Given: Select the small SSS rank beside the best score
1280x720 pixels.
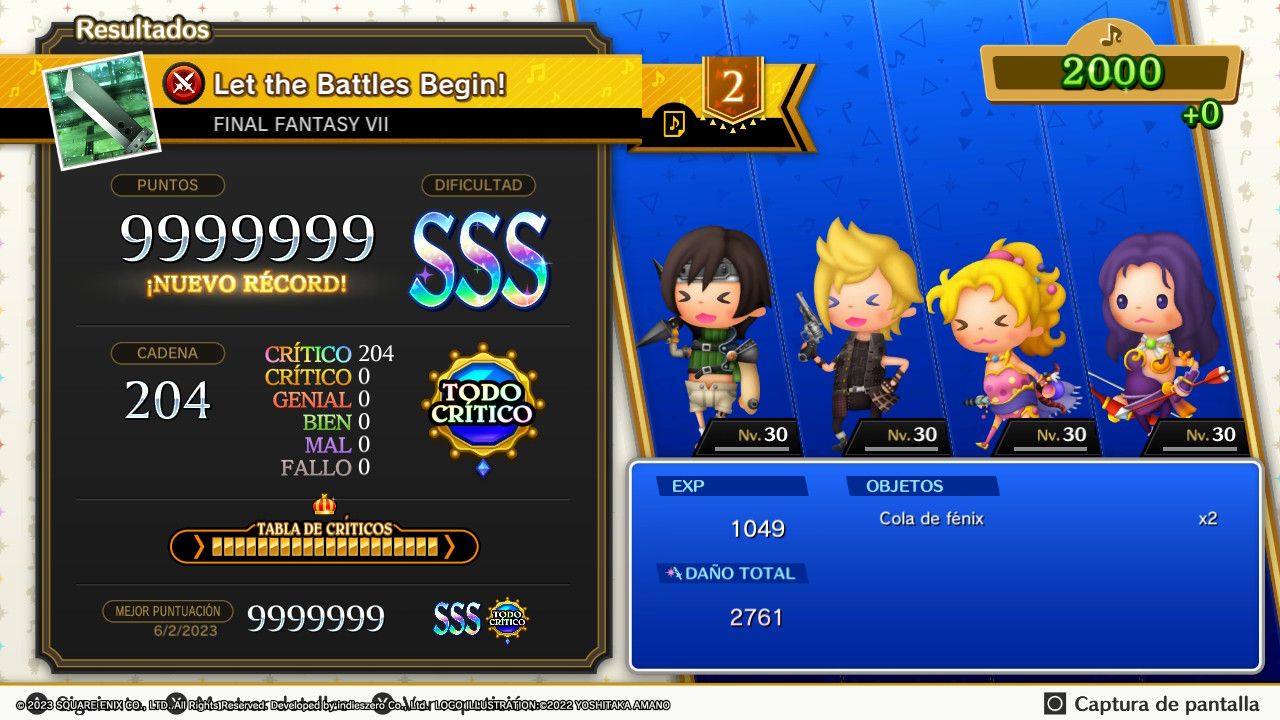Looking at the screenshot, I should point(458,618).
